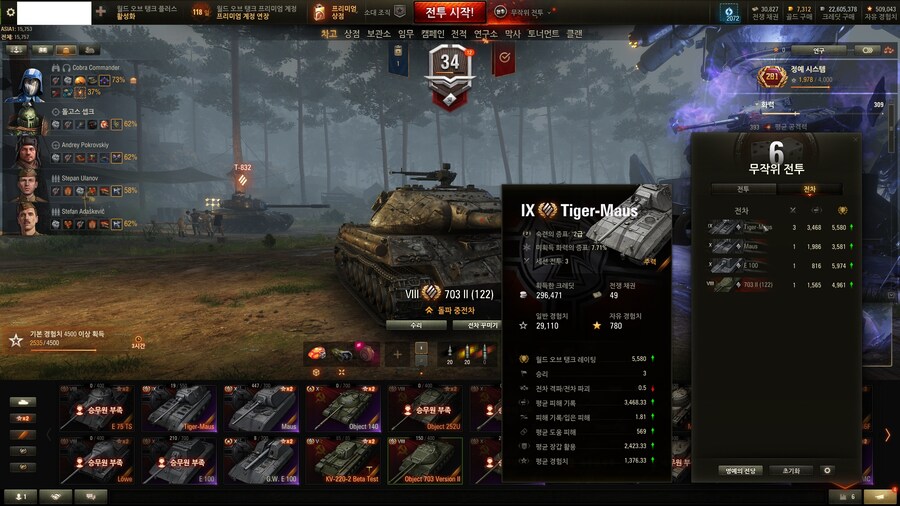The image size is (900, 506).
Task: Open the 임무 (Missions) tab
Action: coord(406,33)
